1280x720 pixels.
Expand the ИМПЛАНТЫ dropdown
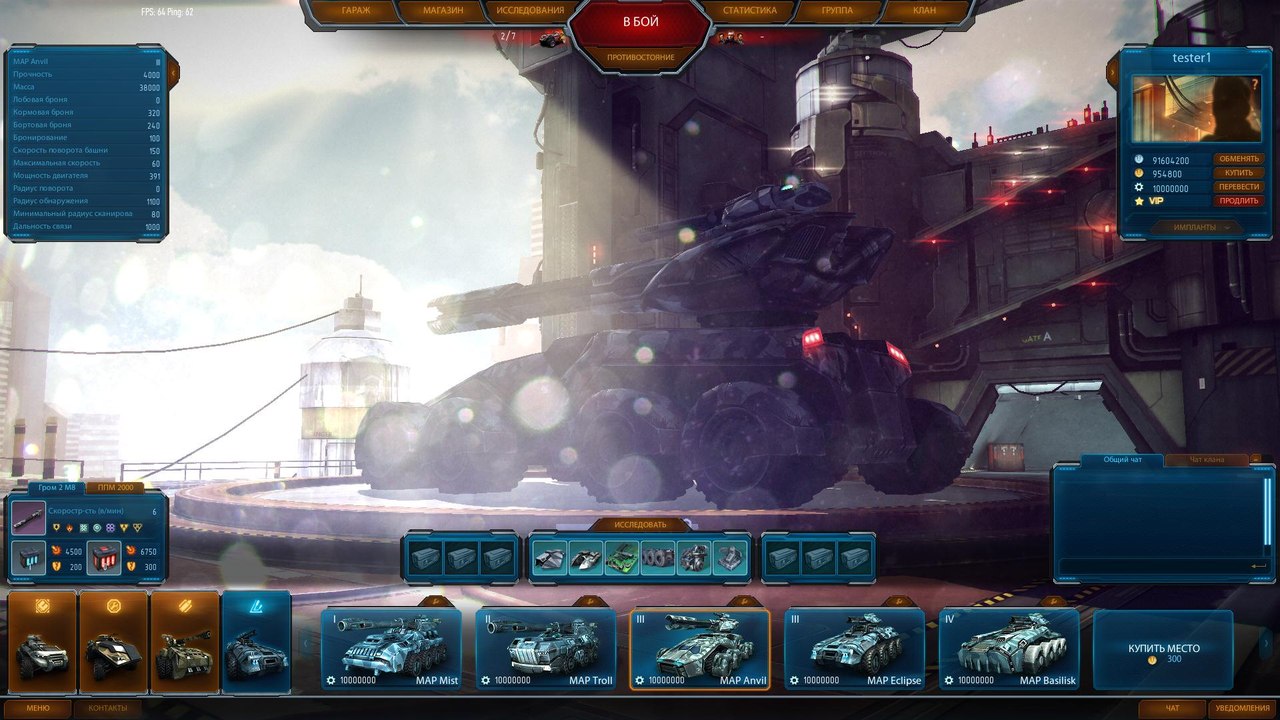(x=1200, y=227)
